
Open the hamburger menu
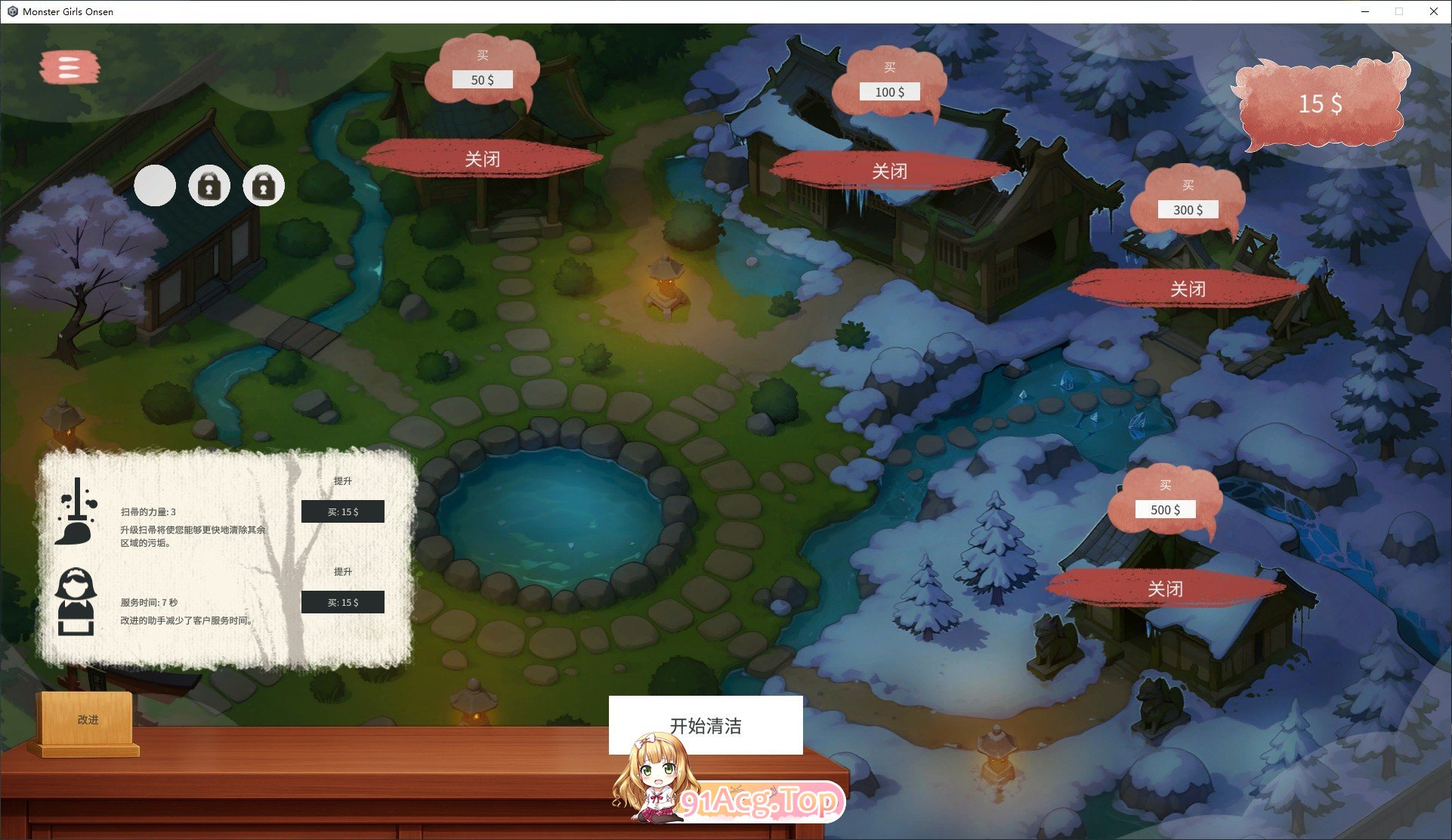coord(69,67)
